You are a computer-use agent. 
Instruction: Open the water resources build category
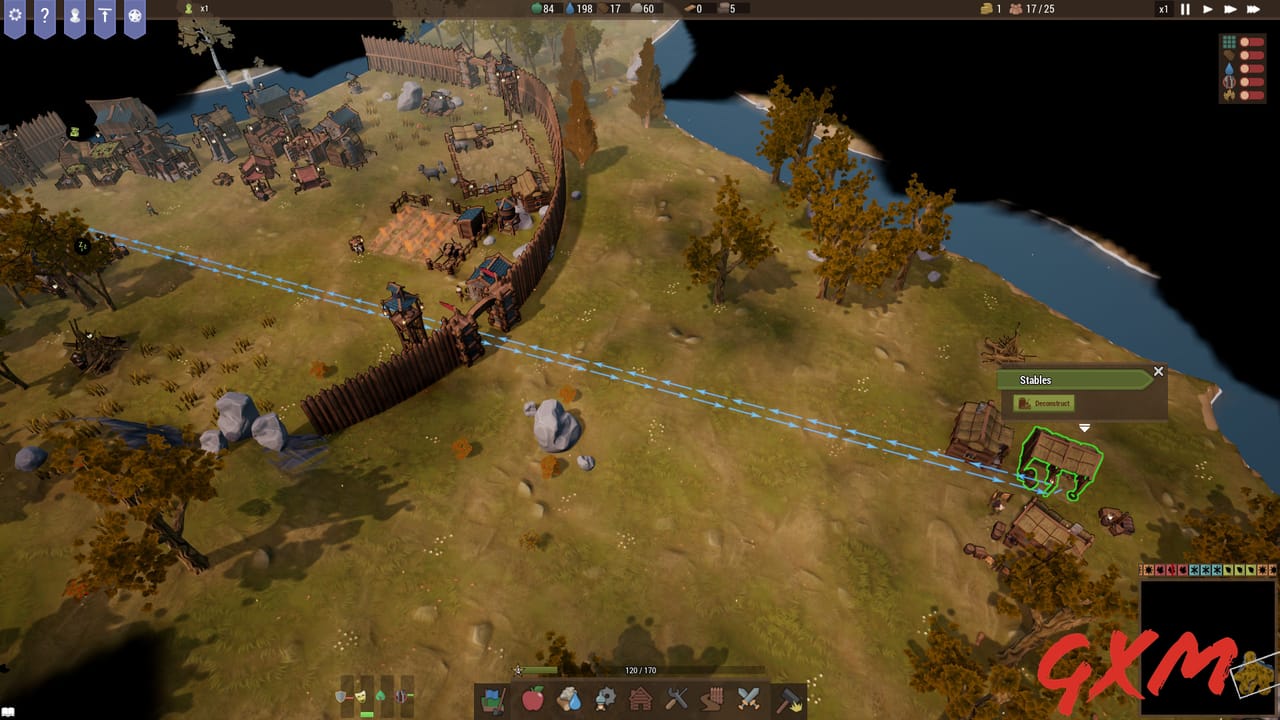coord(570,703)
